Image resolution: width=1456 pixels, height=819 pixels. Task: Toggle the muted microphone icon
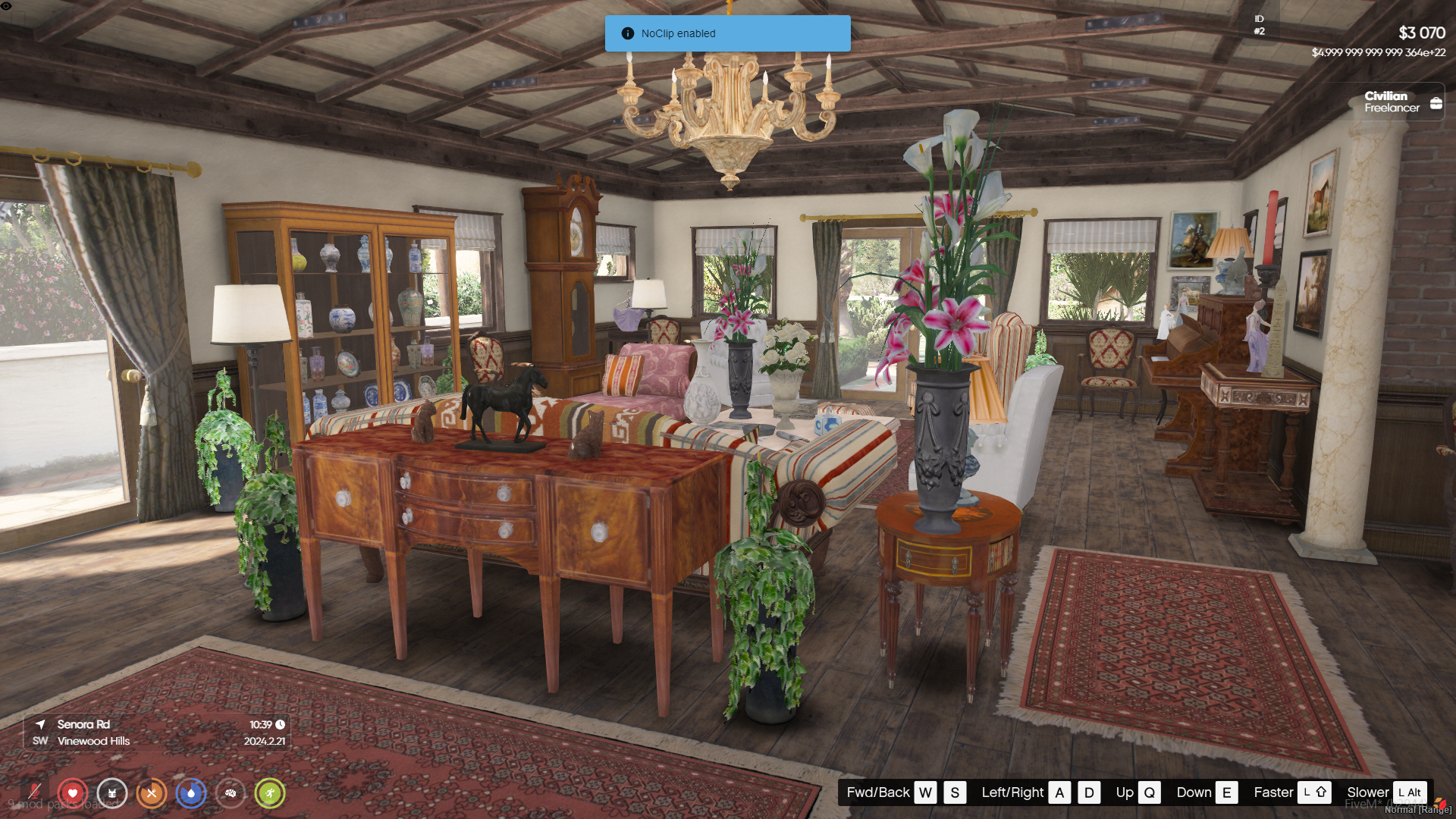[x=34, y=792]
